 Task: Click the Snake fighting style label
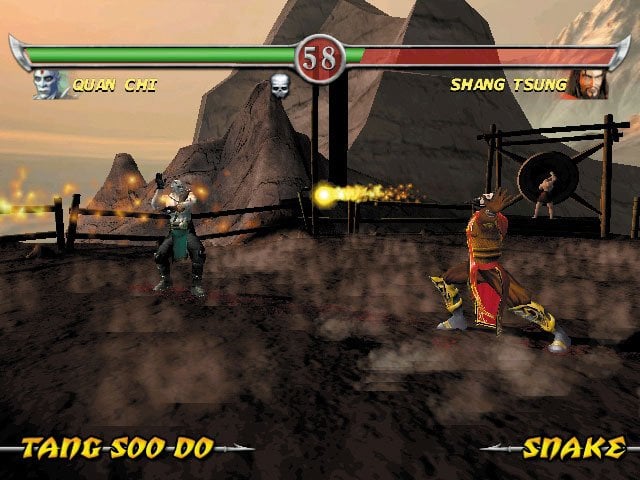pyautogui.click(x=574, y=448)
